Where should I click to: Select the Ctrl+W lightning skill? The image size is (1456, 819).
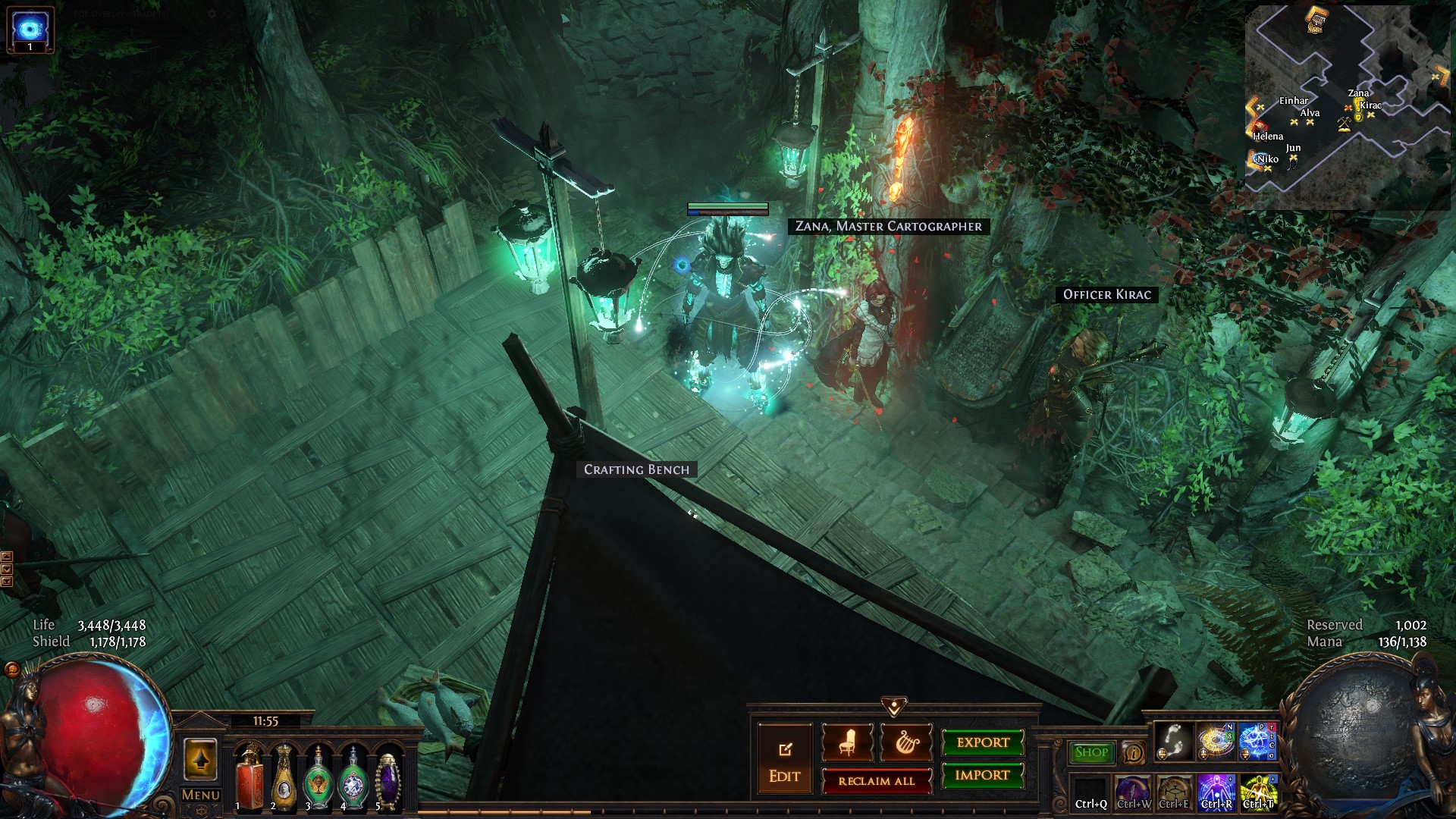pos(1133,792)
